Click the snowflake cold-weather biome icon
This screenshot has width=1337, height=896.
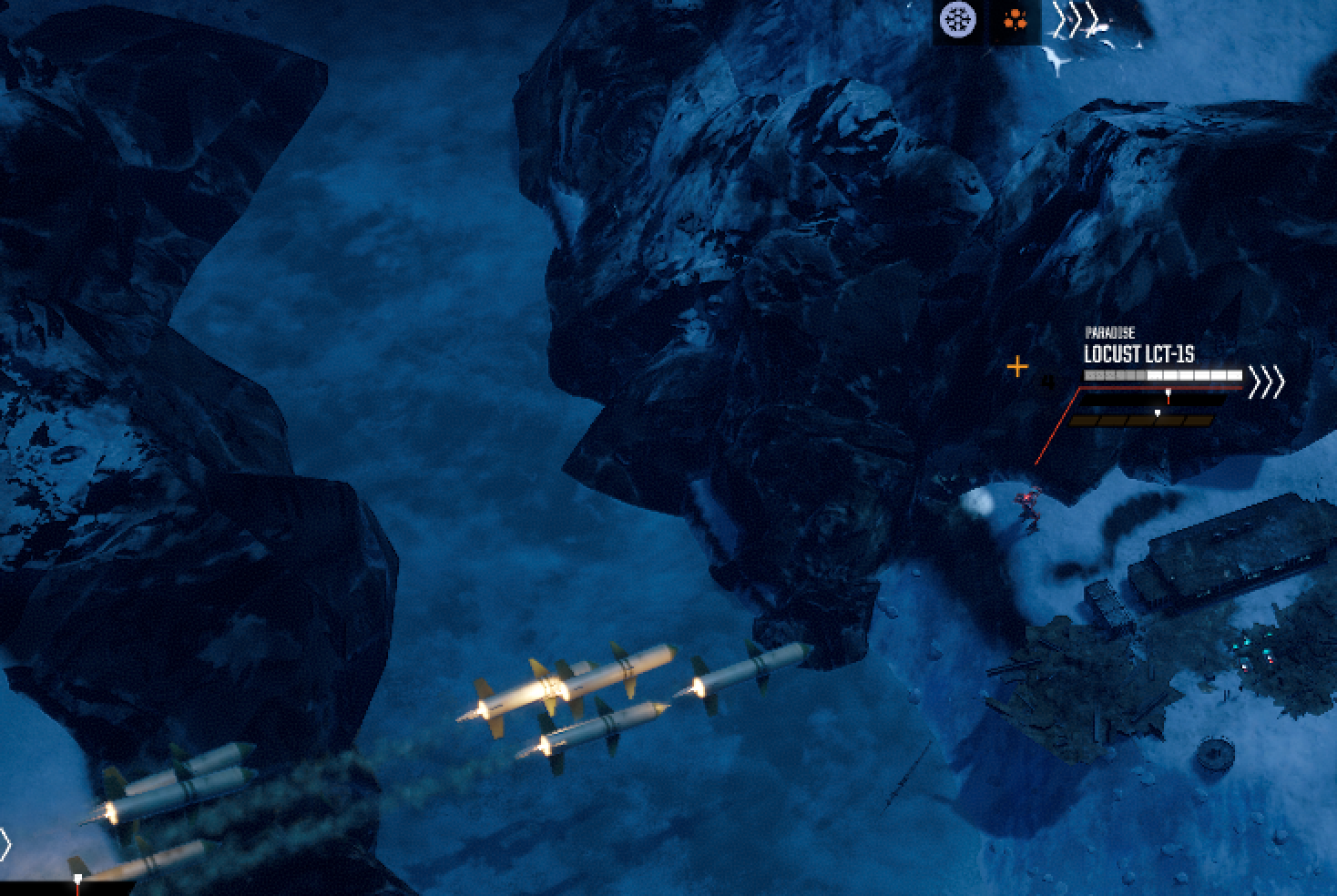[x=956, y=20]
